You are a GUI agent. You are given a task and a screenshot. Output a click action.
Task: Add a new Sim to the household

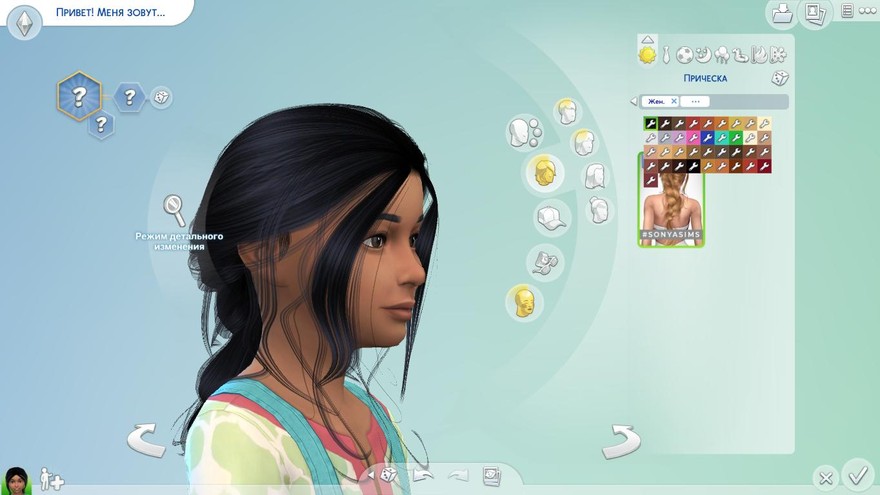click(x=51, y=480)
